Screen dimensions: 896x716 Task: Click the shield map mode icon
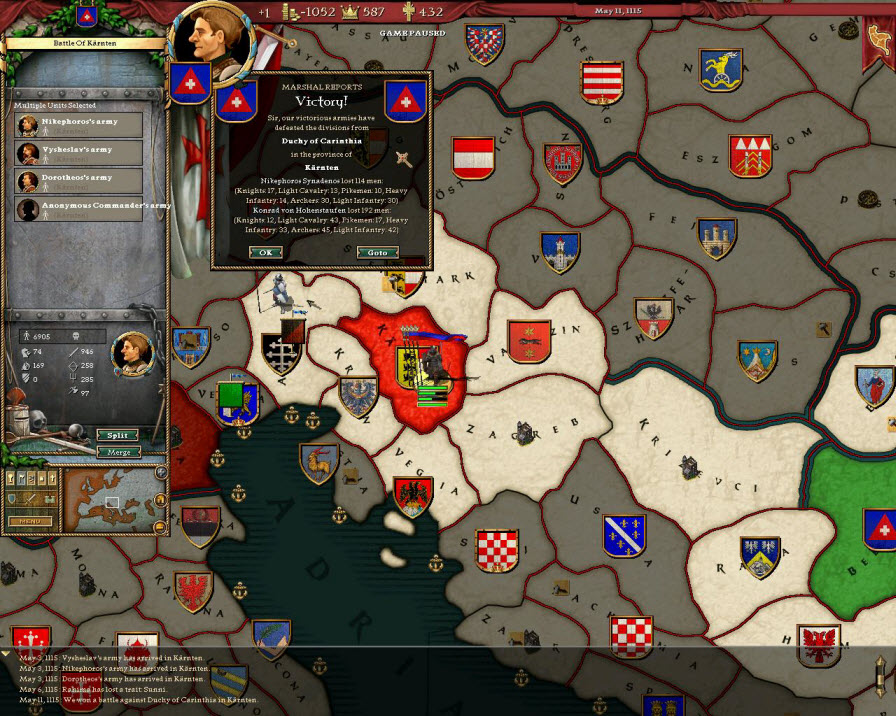click(x=14, y=498)
